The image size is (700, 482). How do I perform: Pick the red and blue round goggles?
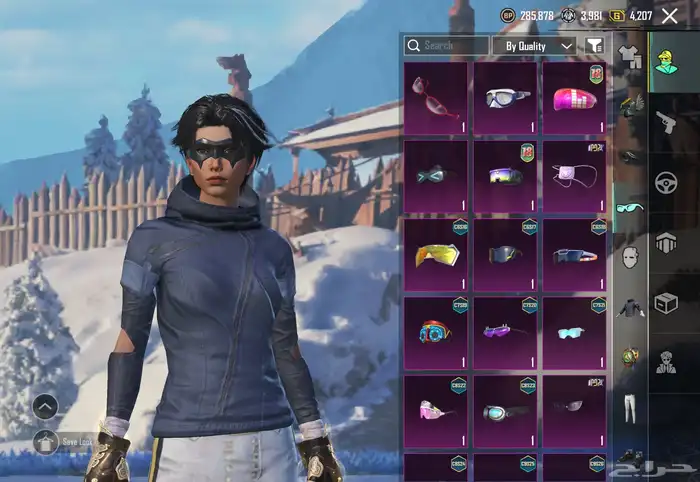(x=435, y=332)
